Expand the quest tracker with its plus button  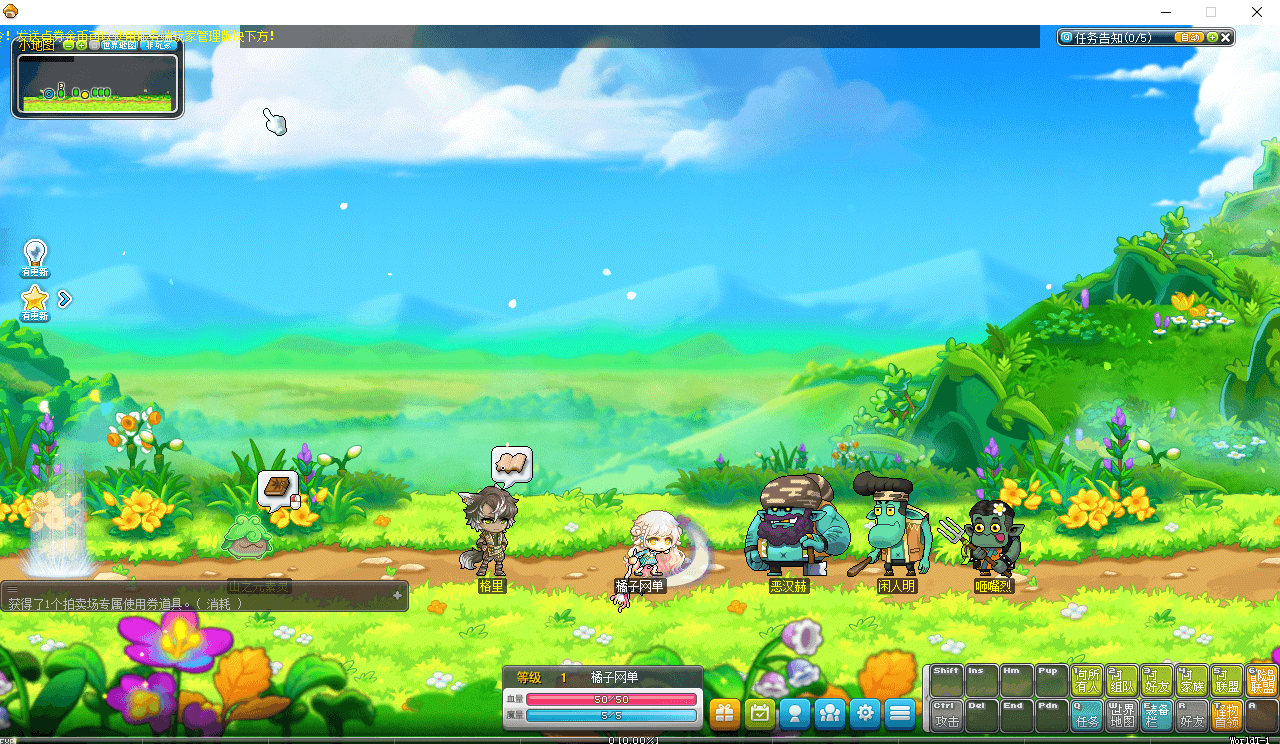tap(1212, 37)
